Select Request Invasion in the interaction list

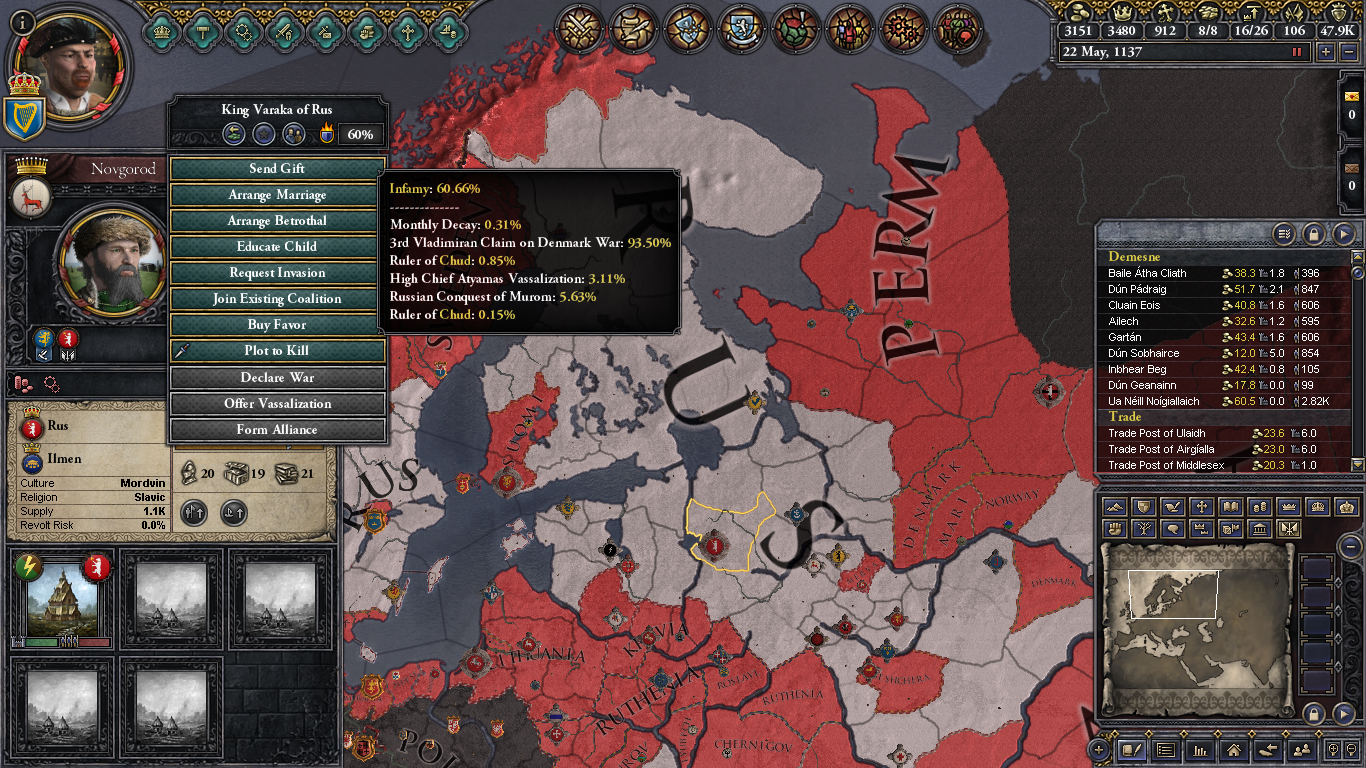click(x=274, y=272)
